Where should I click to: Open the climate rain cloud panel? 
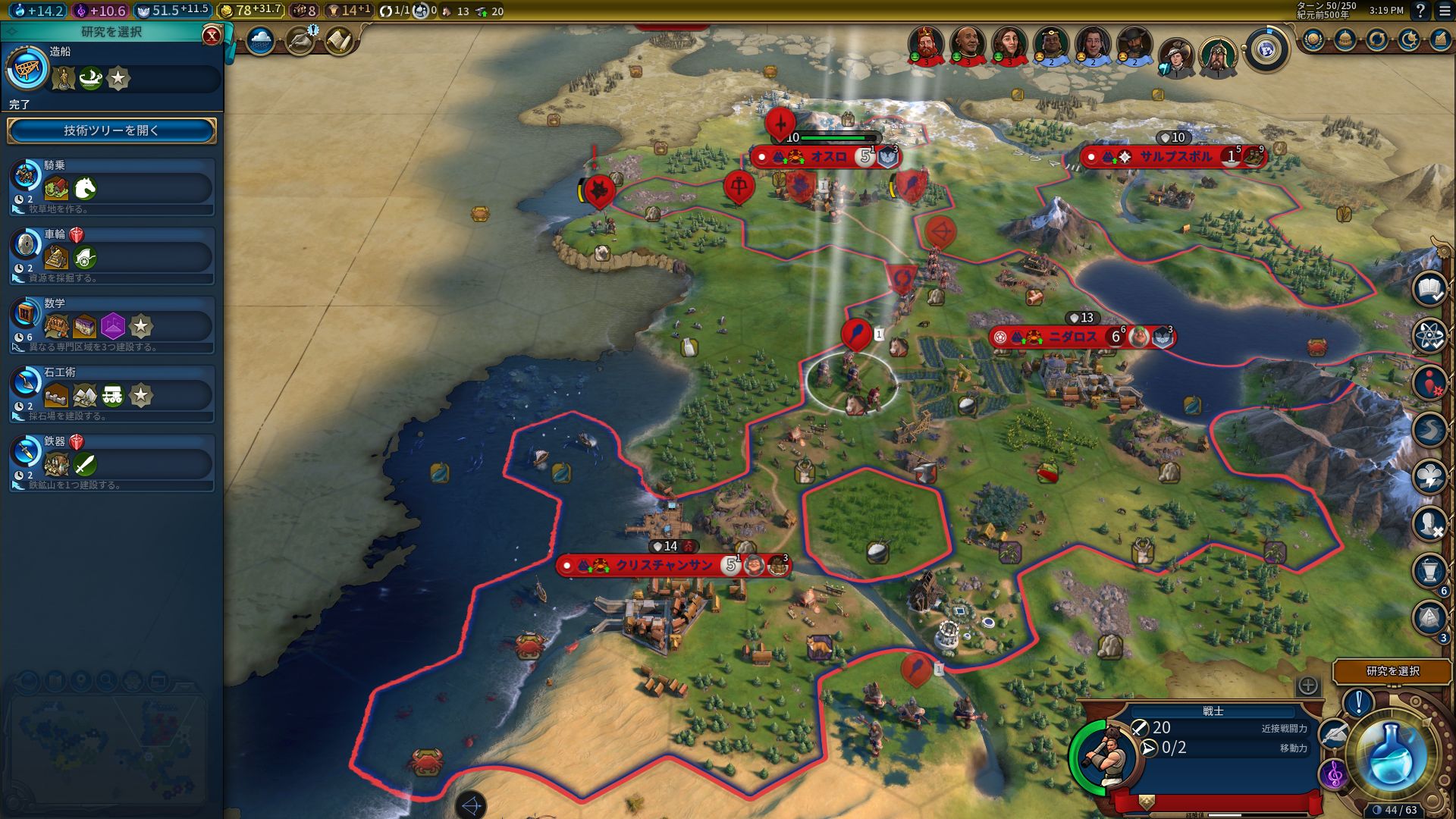point(260,40)
